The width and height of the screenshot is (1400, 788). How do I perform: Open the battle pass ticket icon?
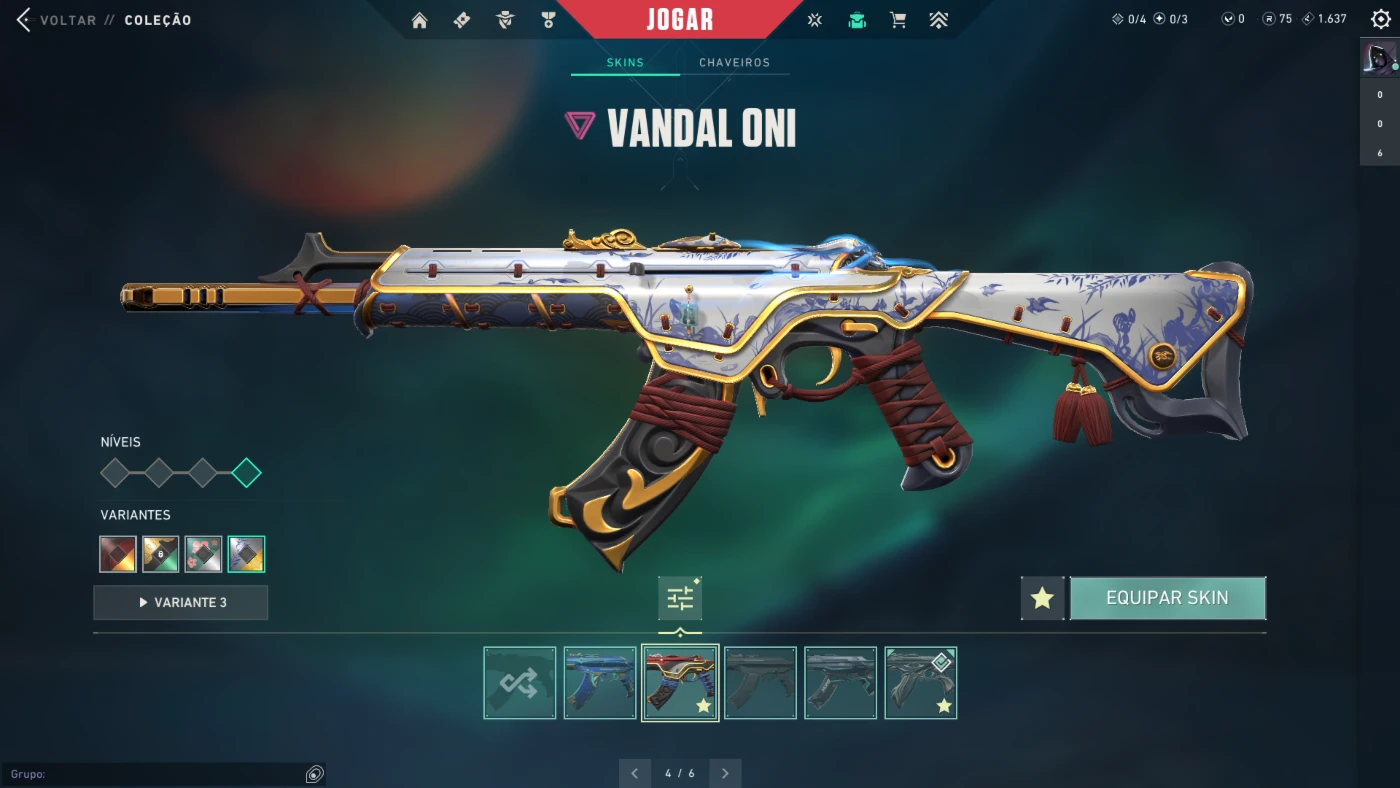(462, 20)
